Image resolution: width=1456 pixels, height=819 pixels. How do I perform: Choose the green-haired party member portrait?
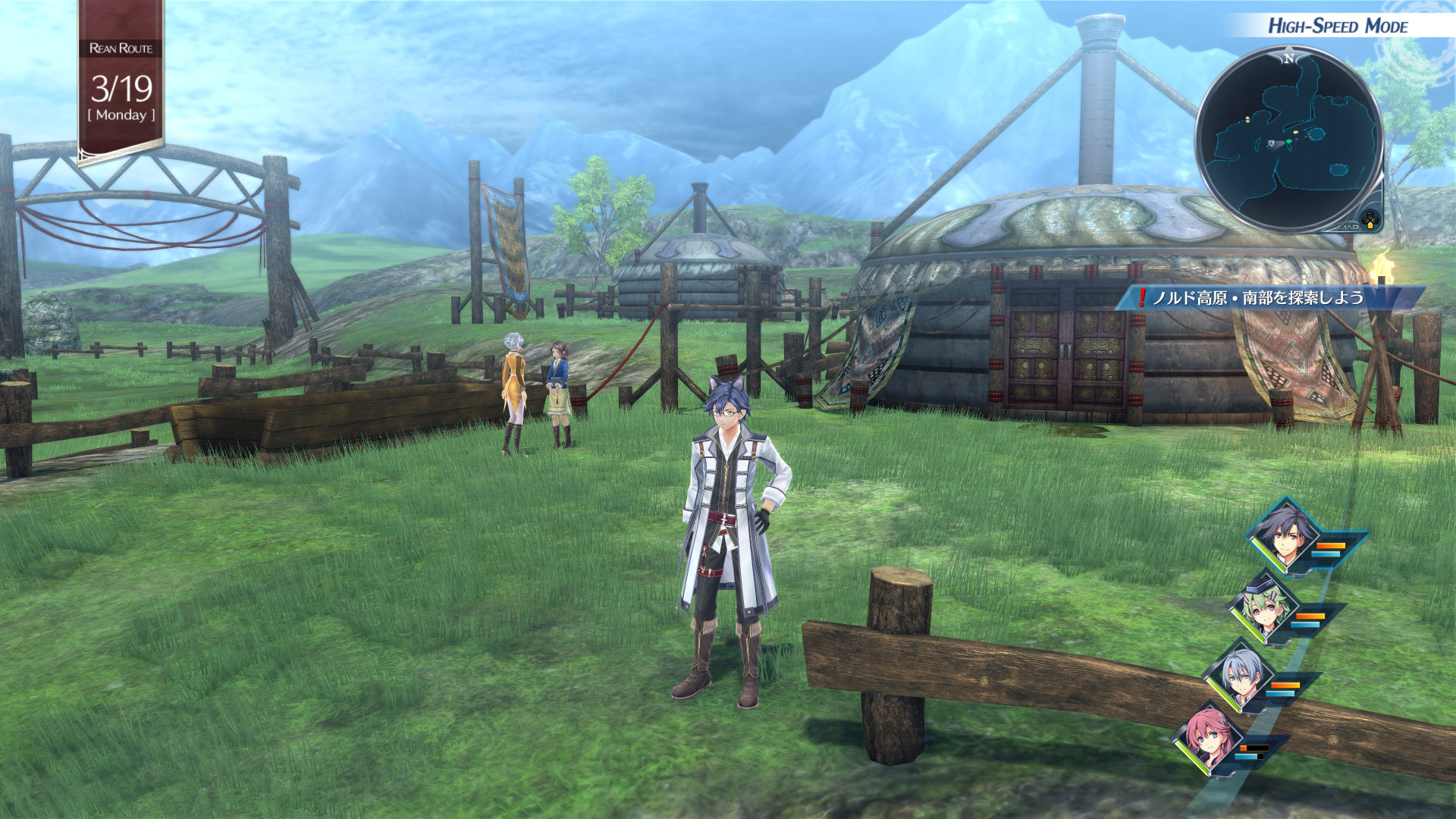point(1263,610)
